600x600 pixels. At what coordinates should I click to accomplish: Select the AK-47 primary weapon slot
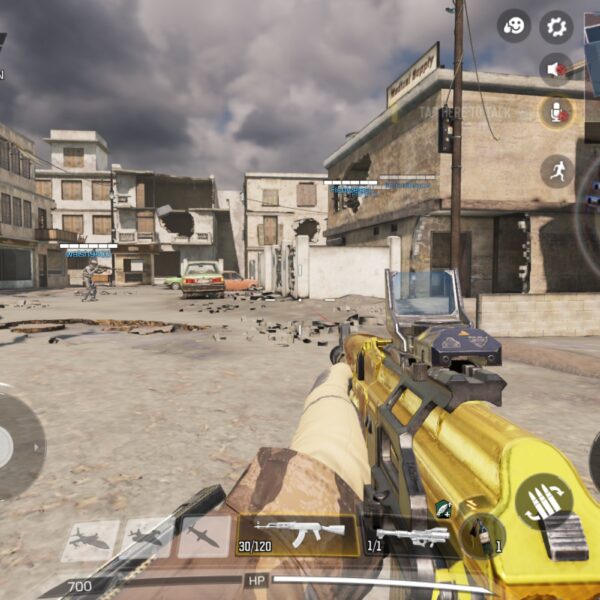[x=298, y=534]
